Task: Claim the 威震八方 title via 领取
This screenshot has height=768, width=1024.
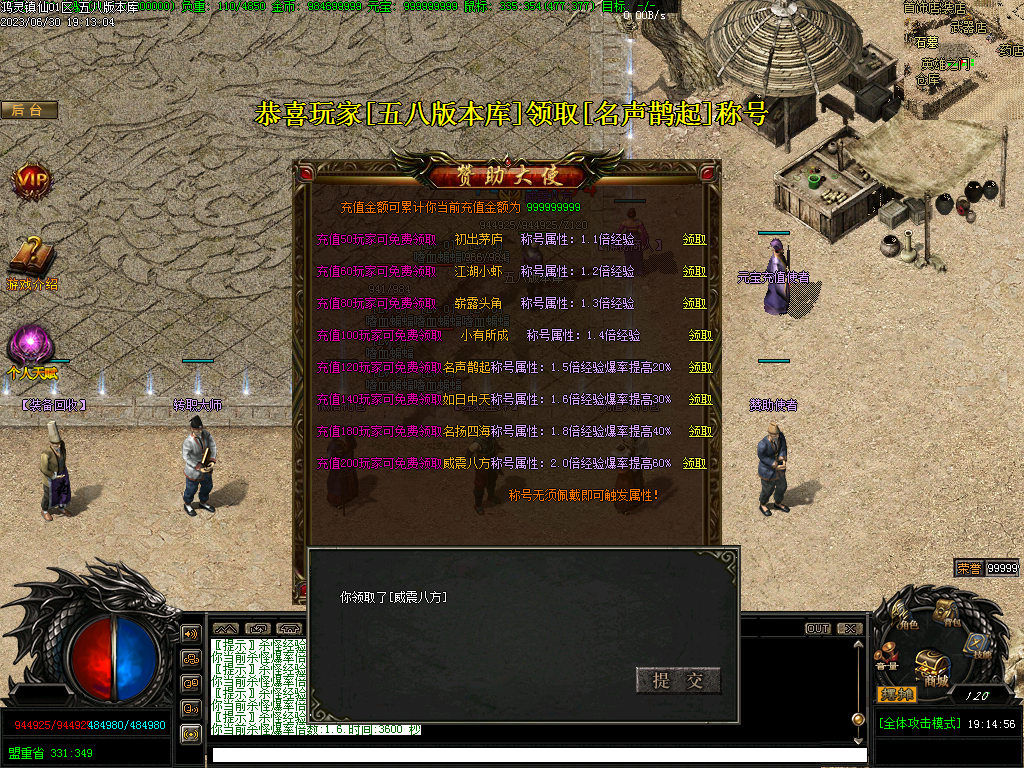Action: [x=700, y=464]
